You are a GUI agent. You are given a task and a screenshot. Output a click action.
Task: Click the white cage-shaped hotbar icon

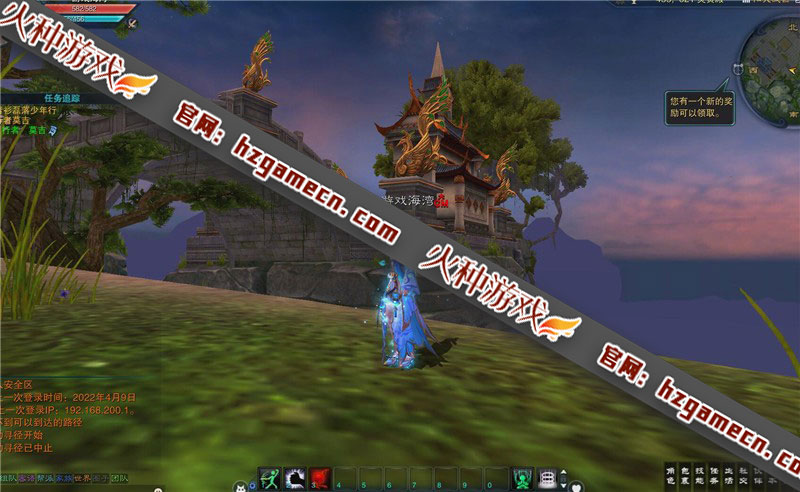click(547, 477)
